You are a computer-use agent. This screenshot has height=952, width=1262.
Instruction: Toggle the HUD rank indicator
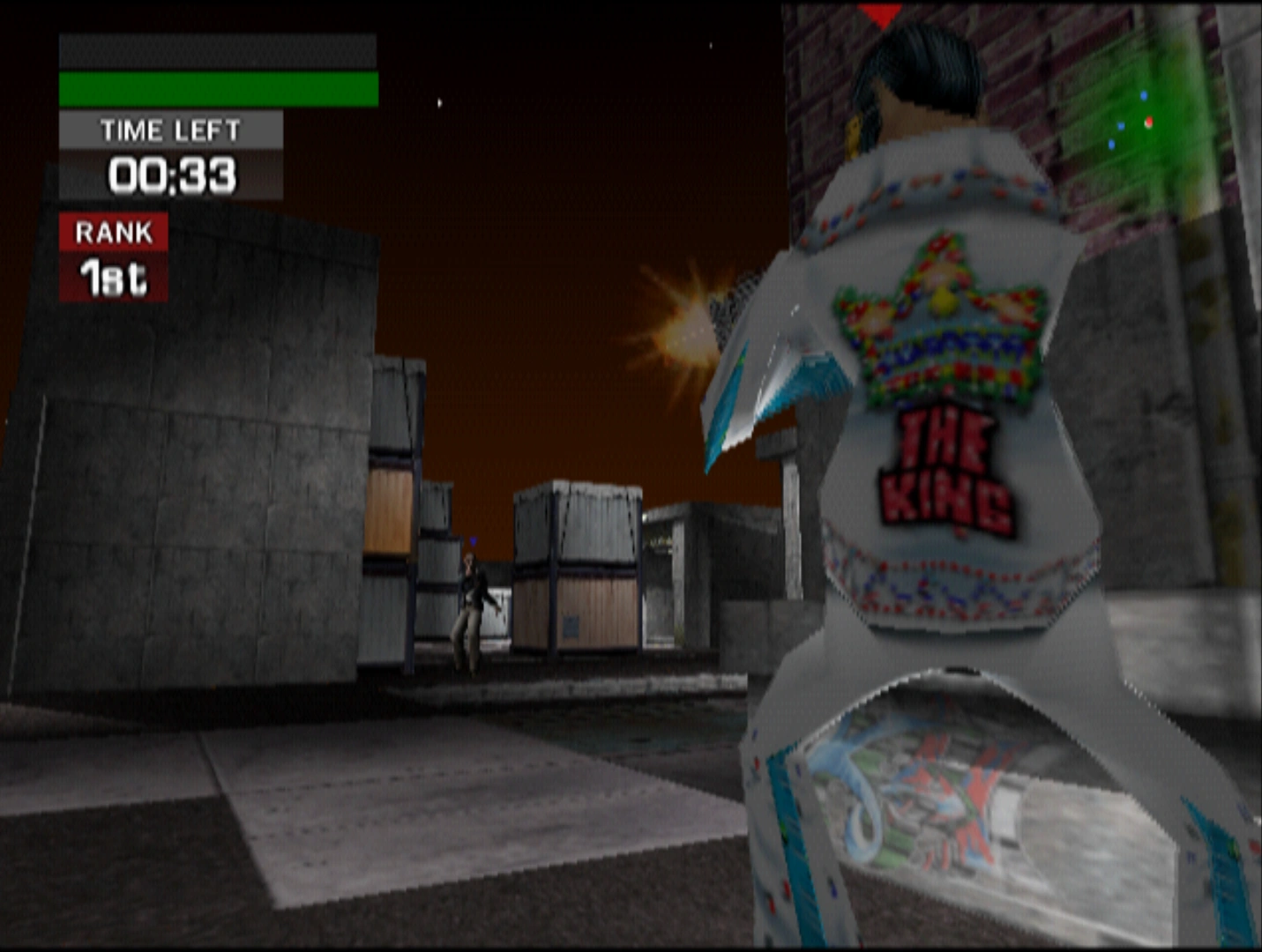click(x=112, y=256)
